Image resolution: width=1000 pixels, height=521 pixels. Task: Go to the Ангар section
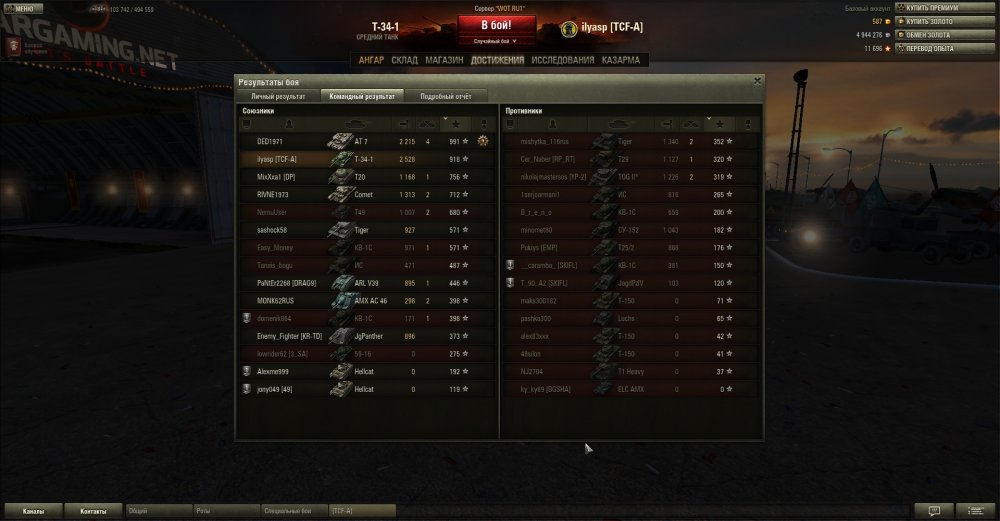click(x=371, y=60)
